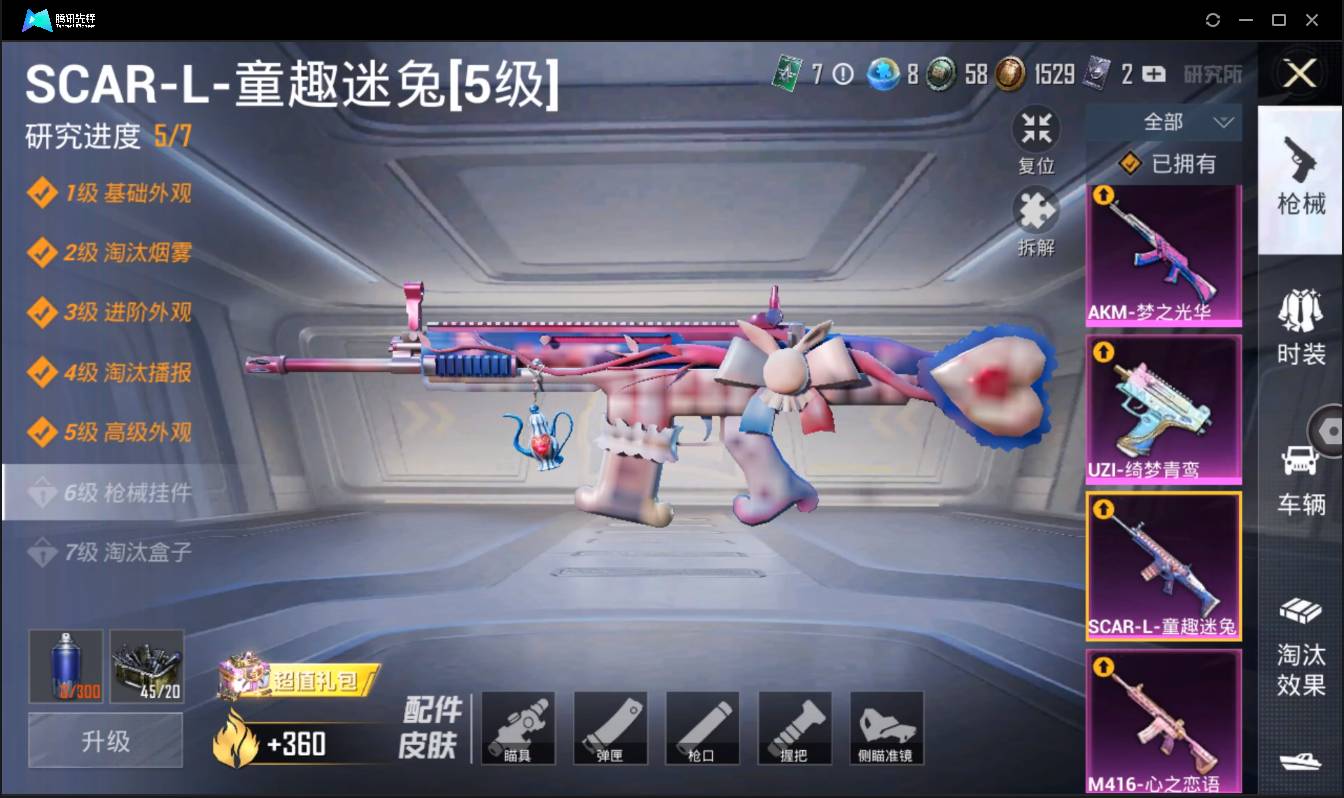Click the 复位 reset view icon
The height and width of the screenshot is (798, 1344).
1036,128
